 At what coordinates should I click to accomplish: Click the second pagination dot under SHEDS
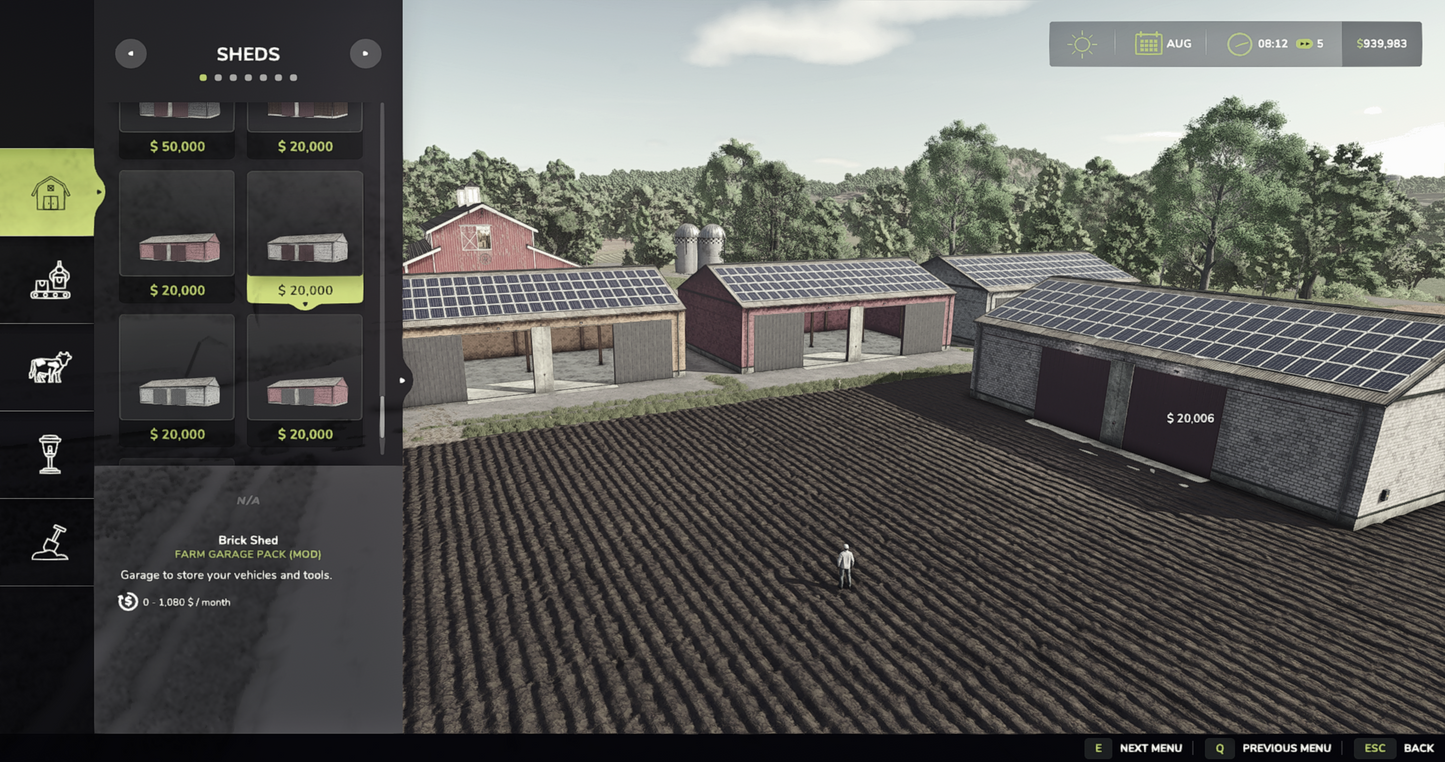(218, 76)
